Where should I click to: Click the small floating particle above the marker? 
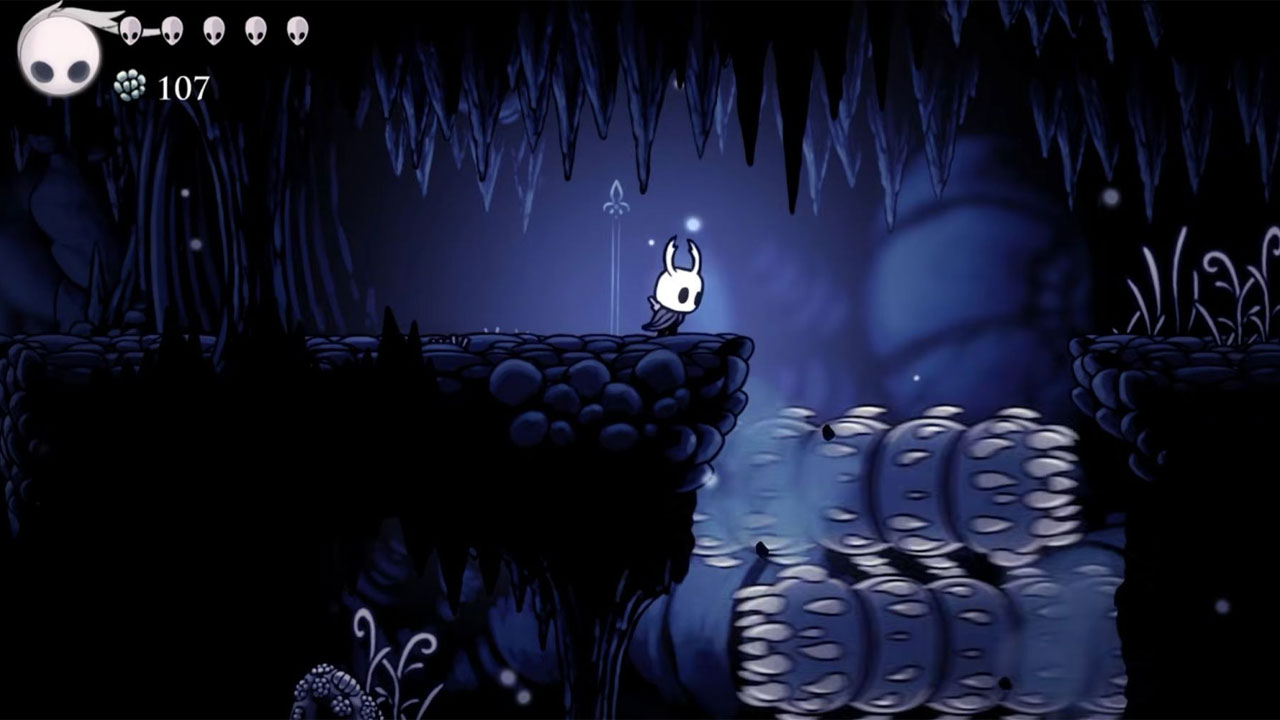651,241
